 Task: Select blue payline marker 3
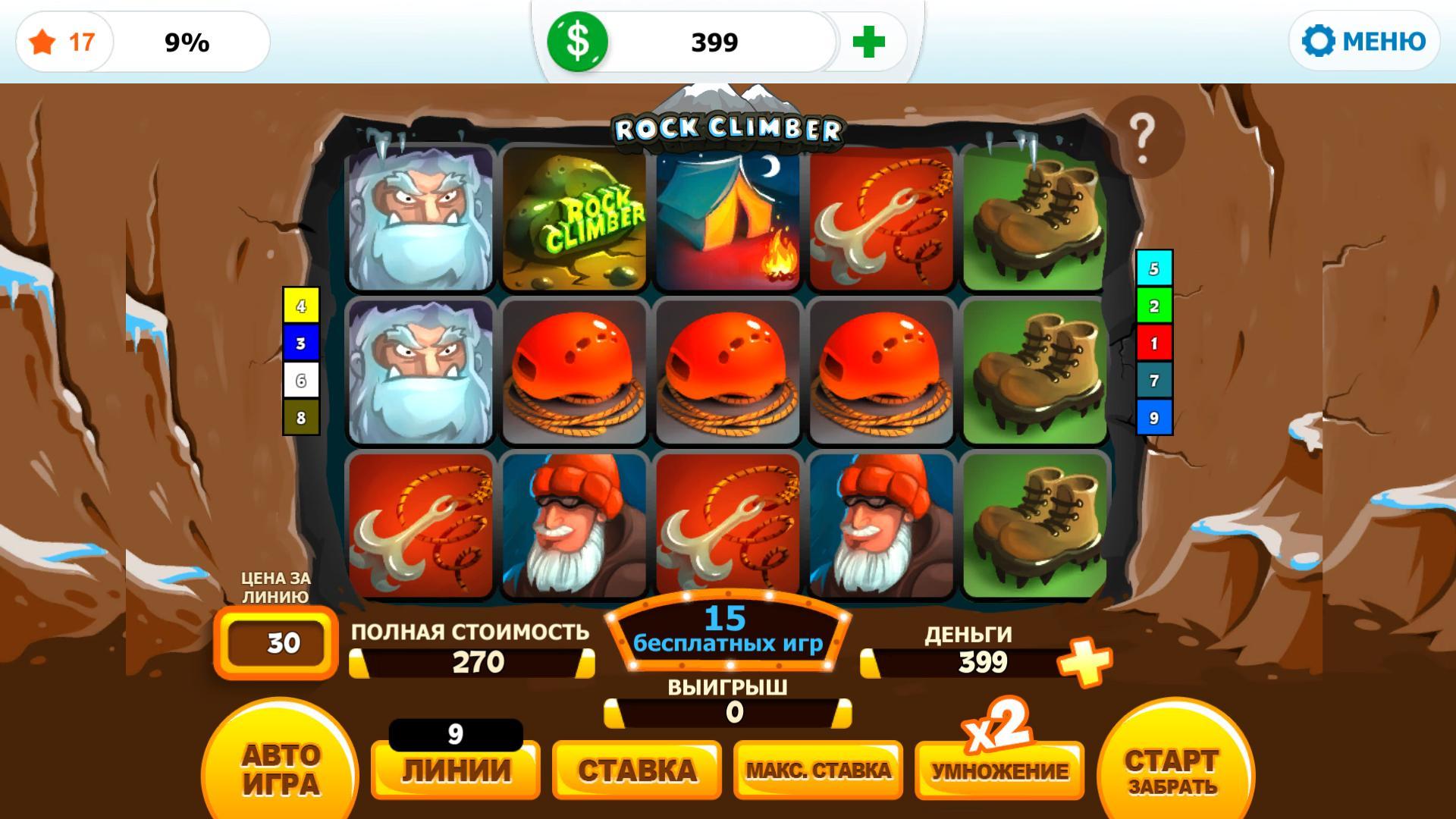[x=301, y=344]
